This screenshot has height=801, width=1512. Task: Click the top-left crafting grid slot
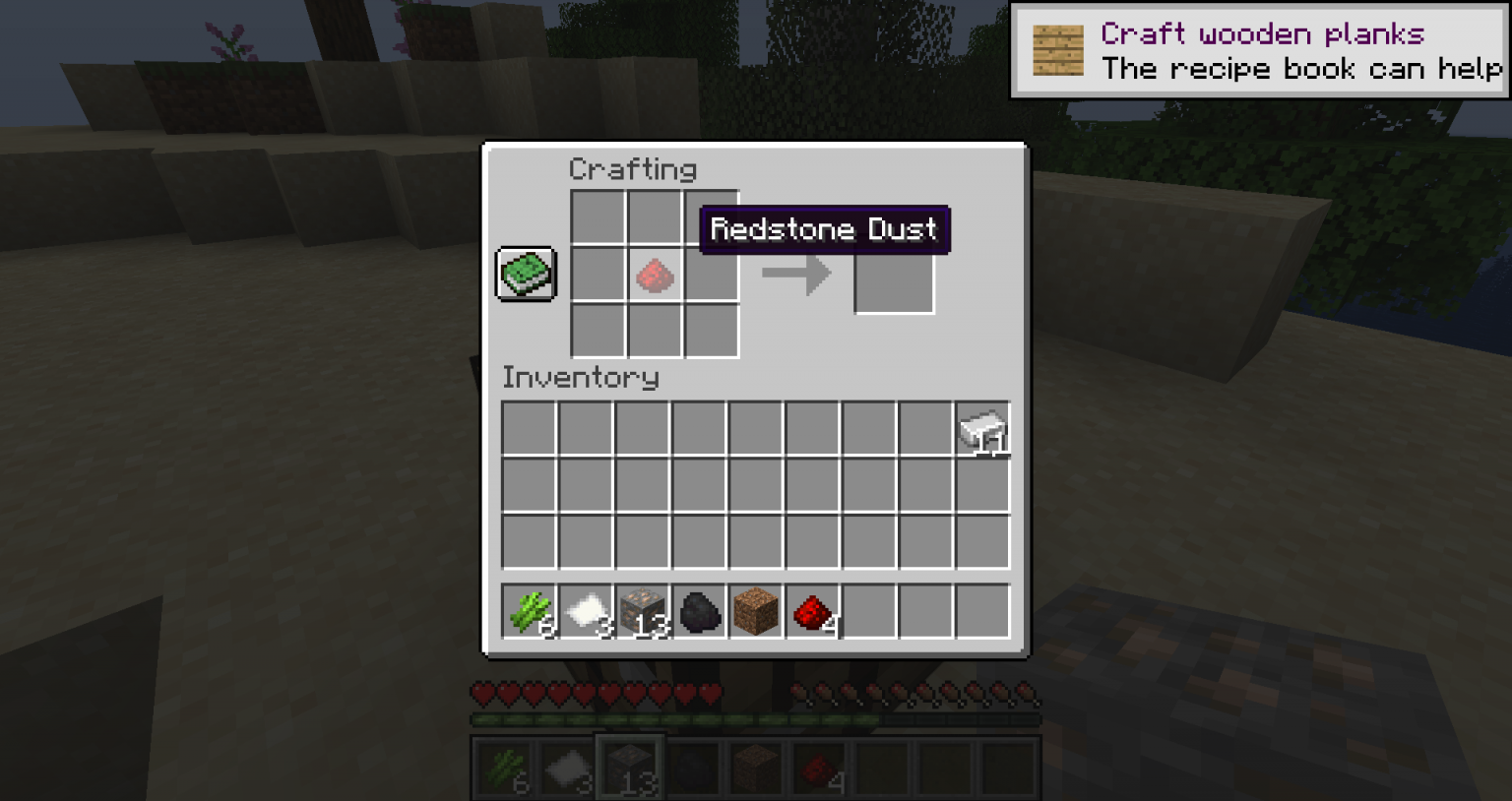[598, 218]
